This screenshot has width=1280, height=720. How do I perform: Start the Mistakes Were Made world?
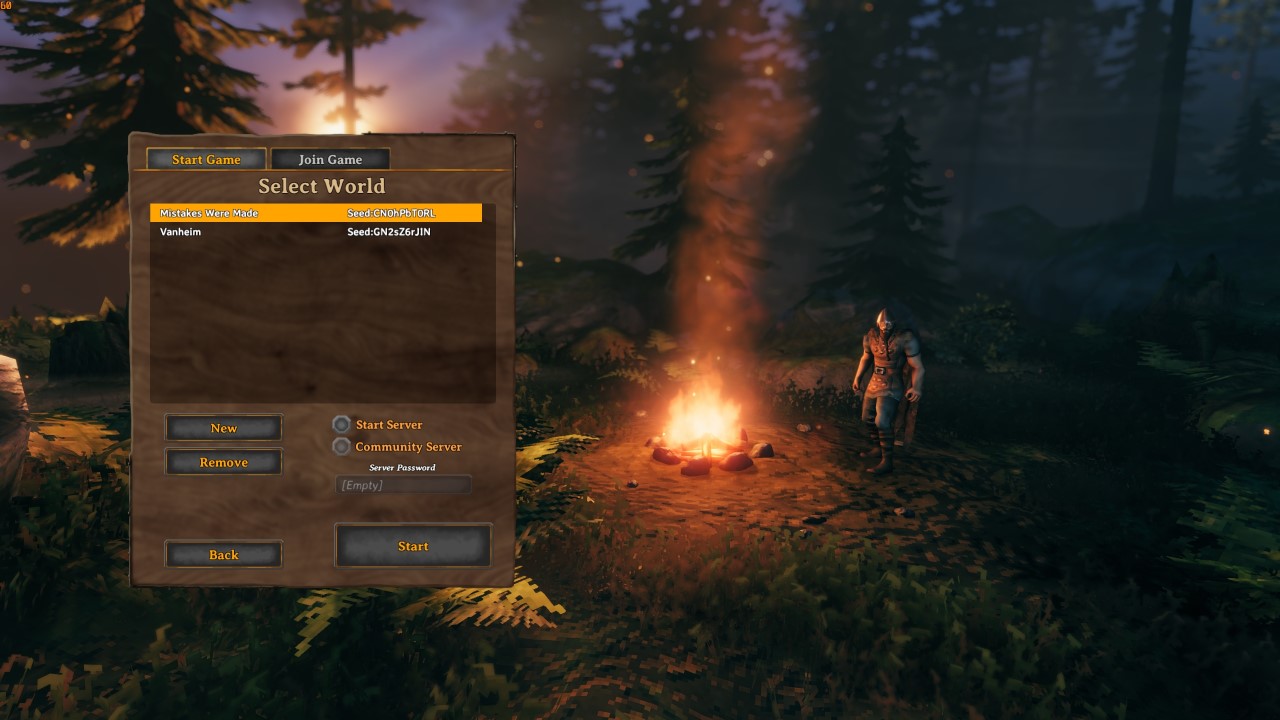(413, 546)
